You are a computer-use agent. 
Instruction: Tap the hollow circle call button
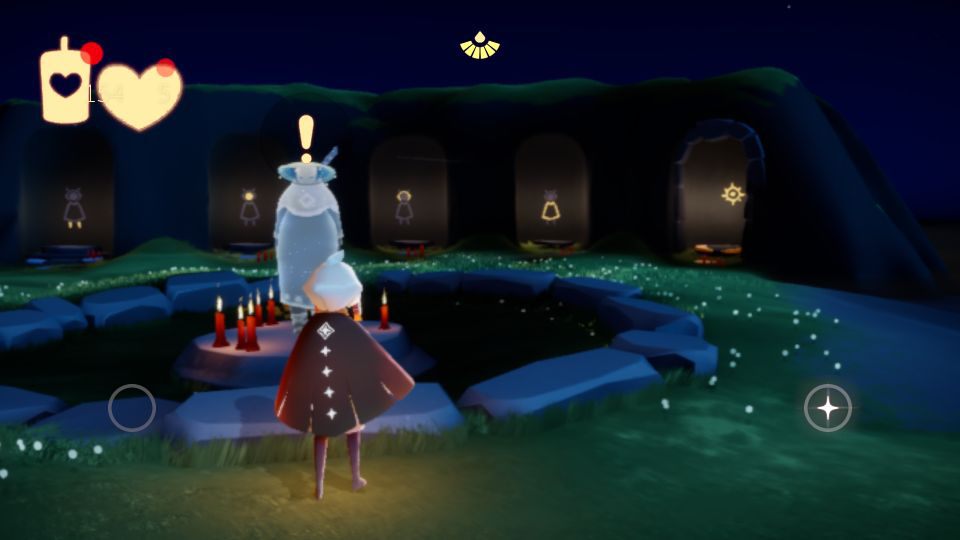click(132, 408)
